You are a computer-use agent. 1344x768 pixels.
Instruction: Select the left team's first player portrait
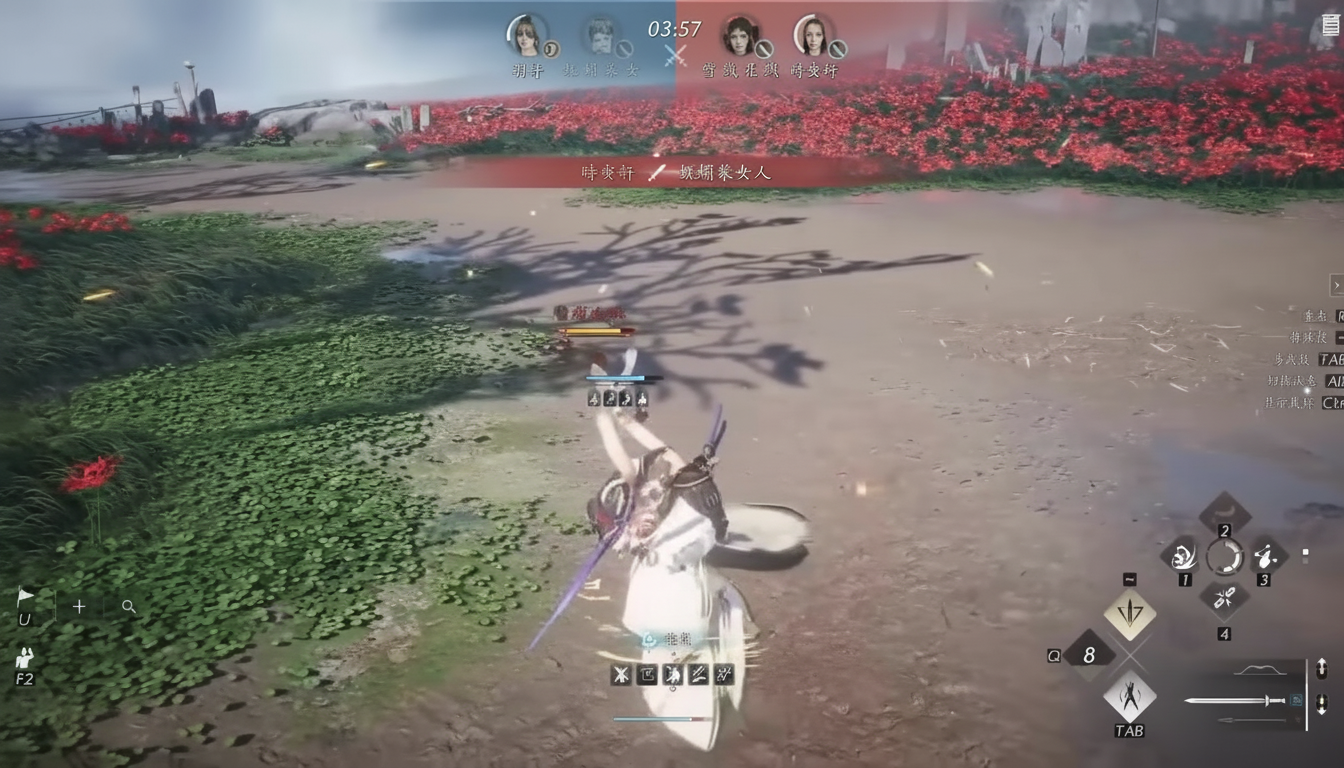(527, 37)
